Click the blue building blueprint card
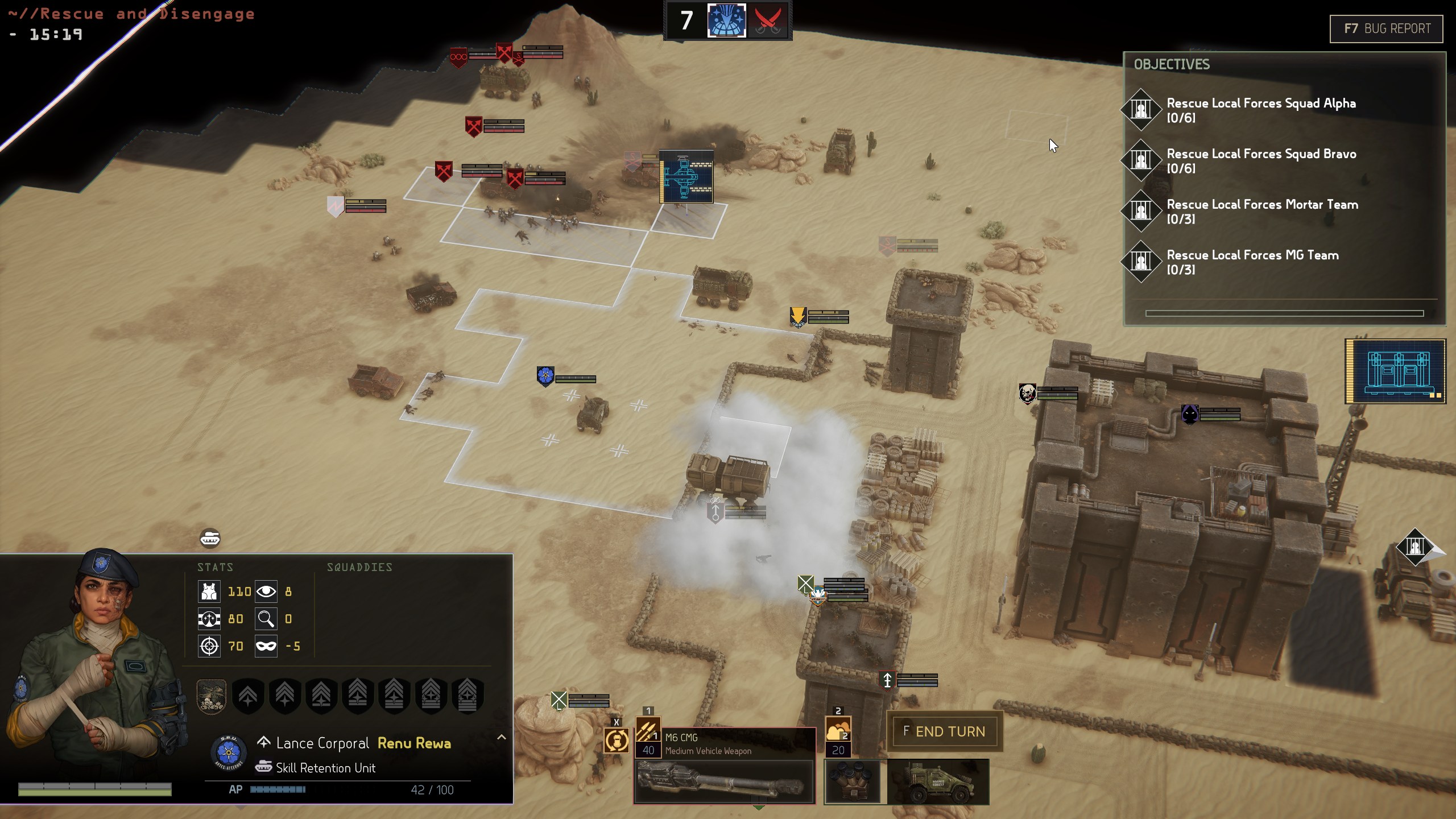 tap(1395, 371)
